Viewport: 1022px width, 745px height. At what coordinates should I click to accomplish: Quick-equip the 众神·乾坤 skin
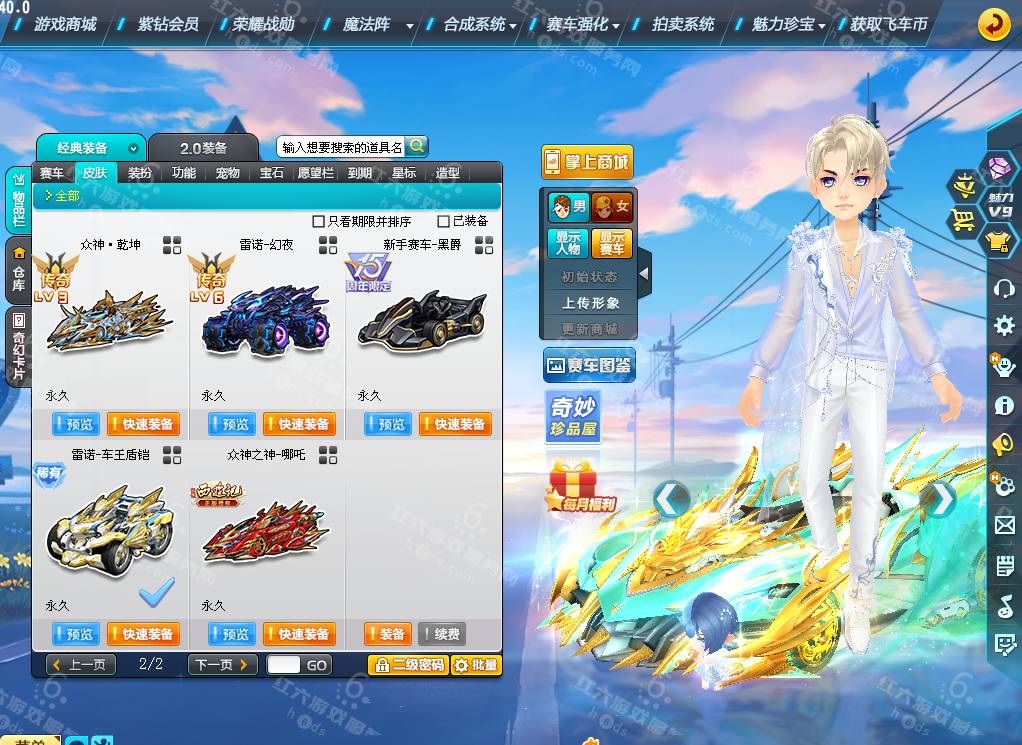point(141,424)
